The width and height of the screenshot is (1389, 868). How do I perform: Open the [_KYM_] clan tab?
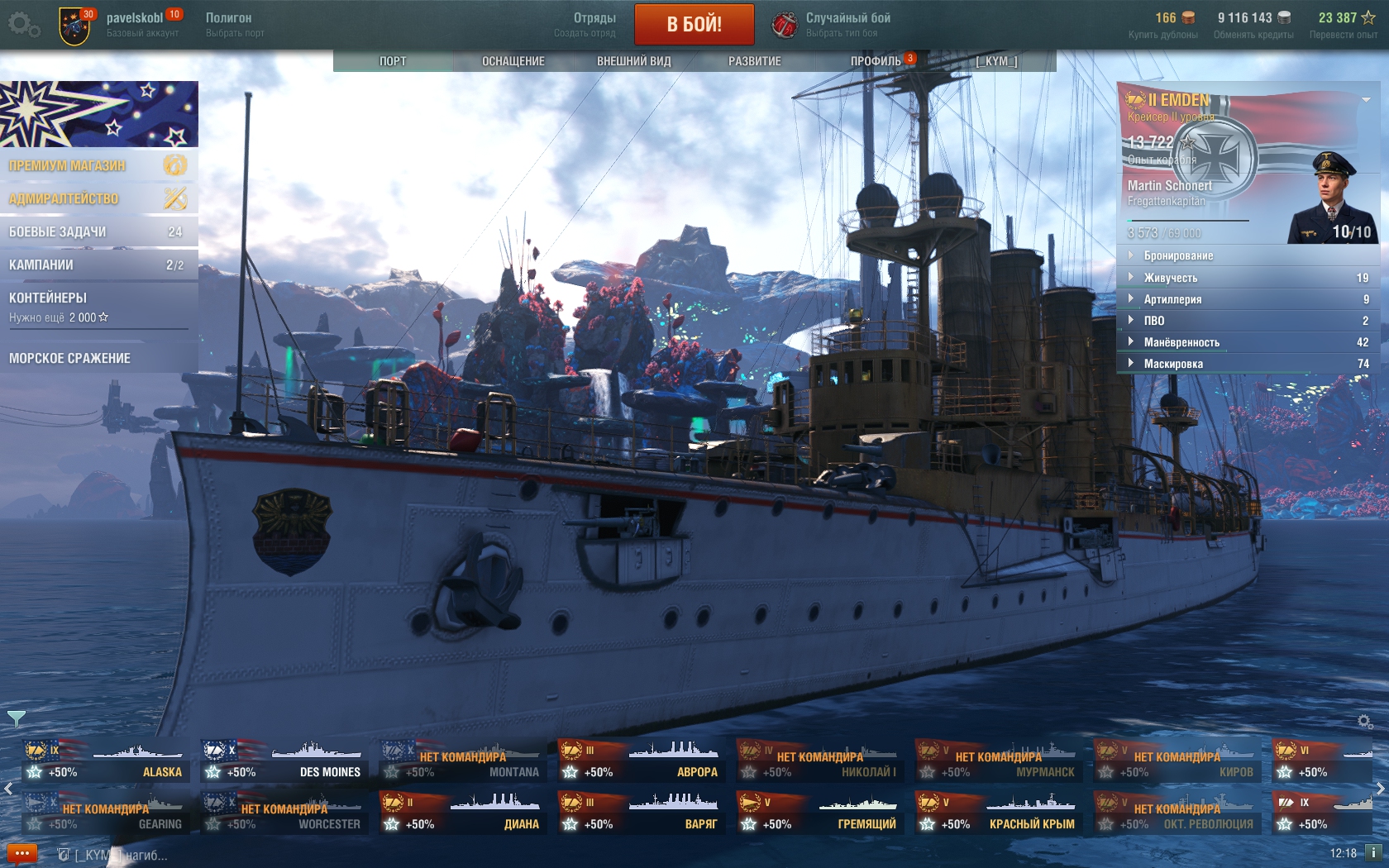pos(996,61)
